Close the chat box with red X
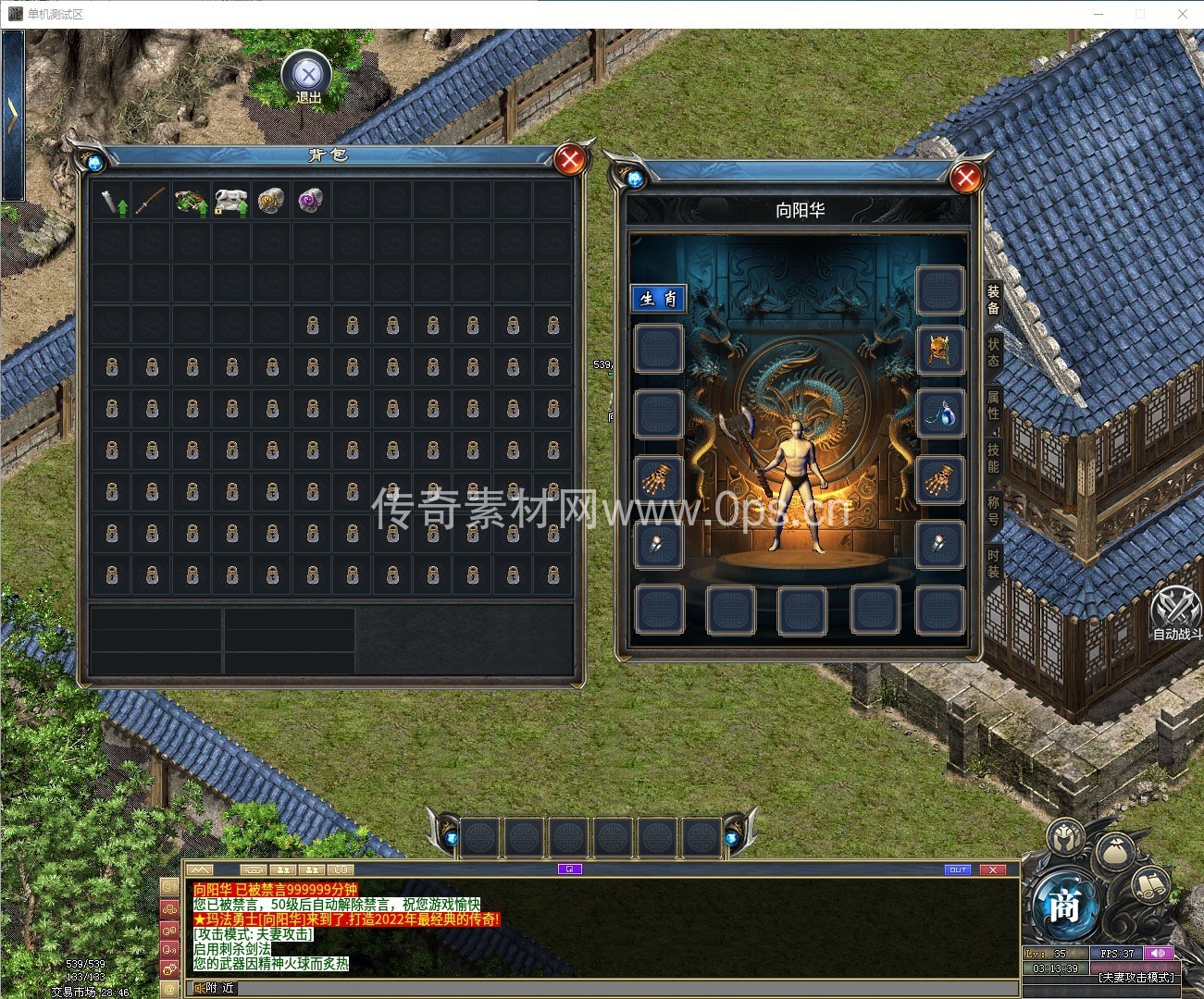1204x999 pixels. [x=992, y=869]
